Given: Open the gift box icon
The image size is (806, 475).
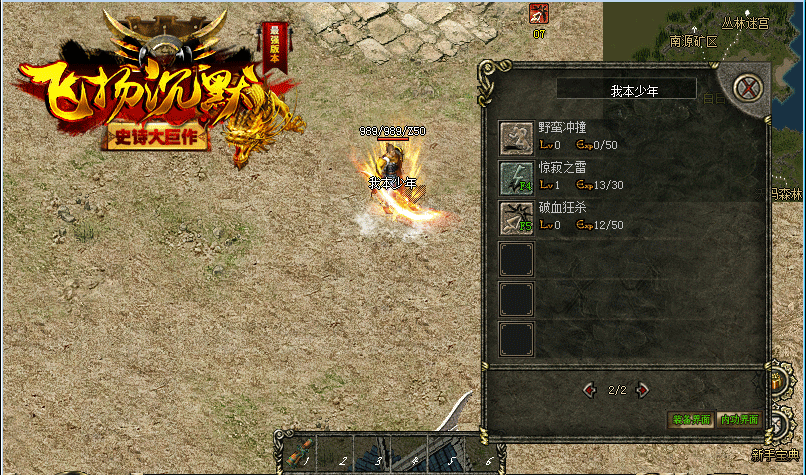Looking at the screenshot, I should [x=778, y=379].
